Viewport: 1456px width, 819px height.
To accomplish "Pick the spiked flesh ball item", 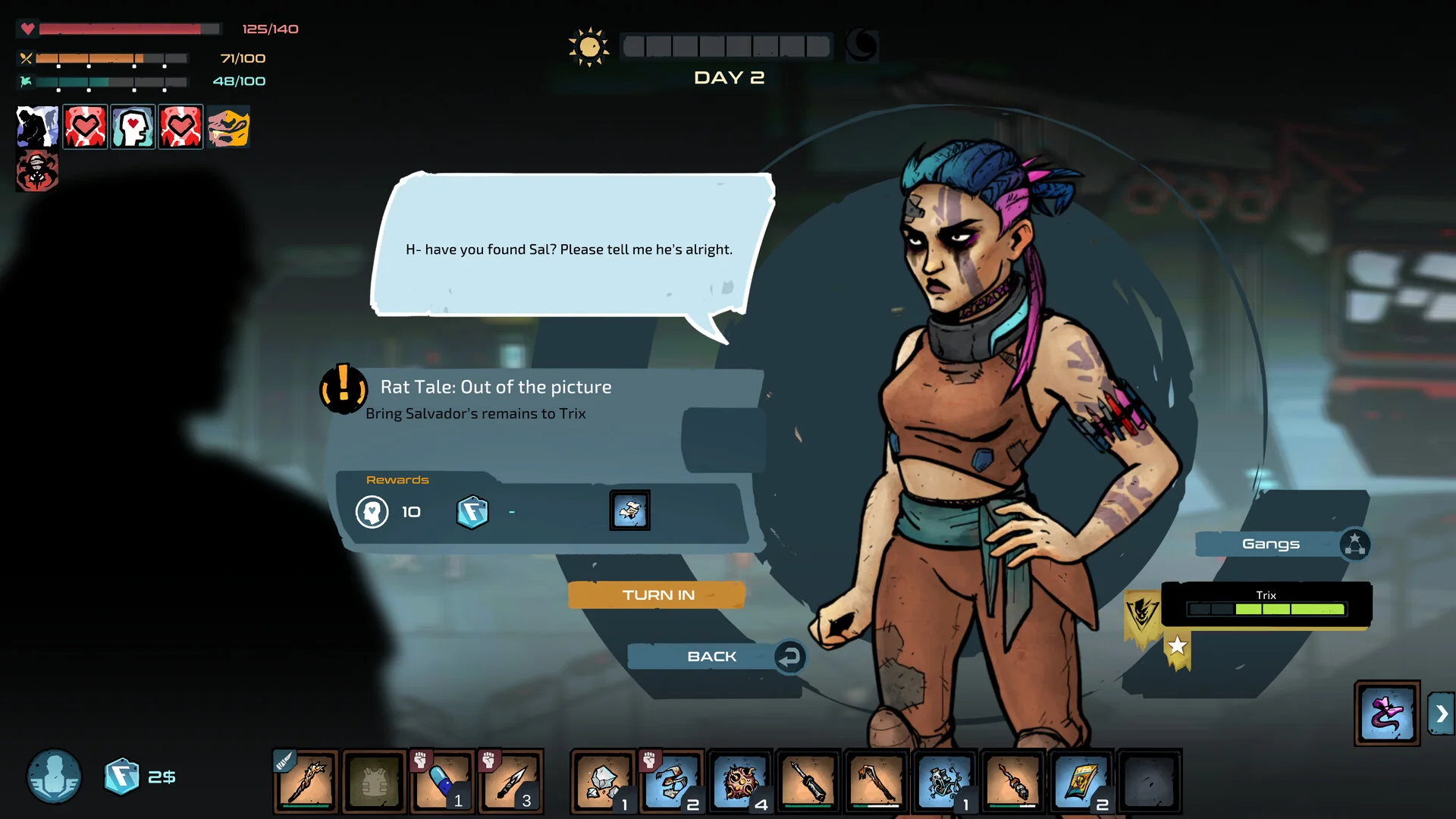I will pos(739,781).
